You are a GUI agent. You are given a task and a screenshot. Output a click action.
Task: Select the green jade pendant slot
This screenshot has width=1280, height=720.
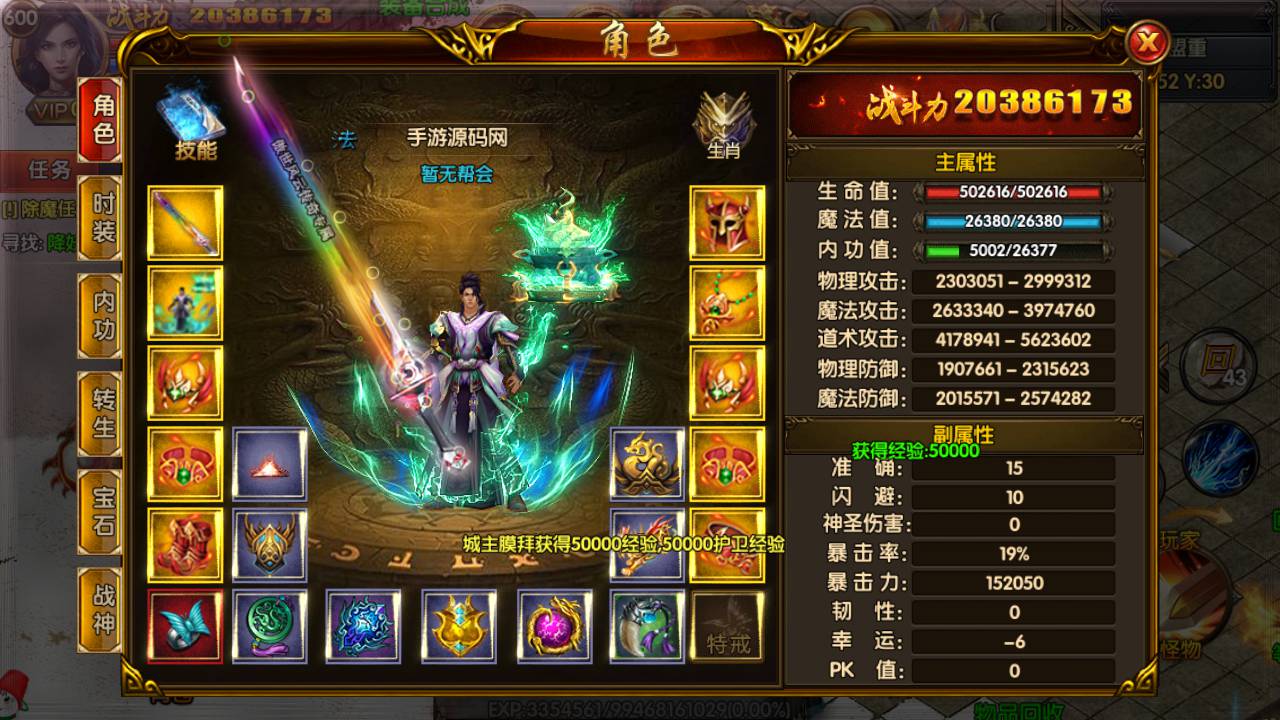point(270,627)
